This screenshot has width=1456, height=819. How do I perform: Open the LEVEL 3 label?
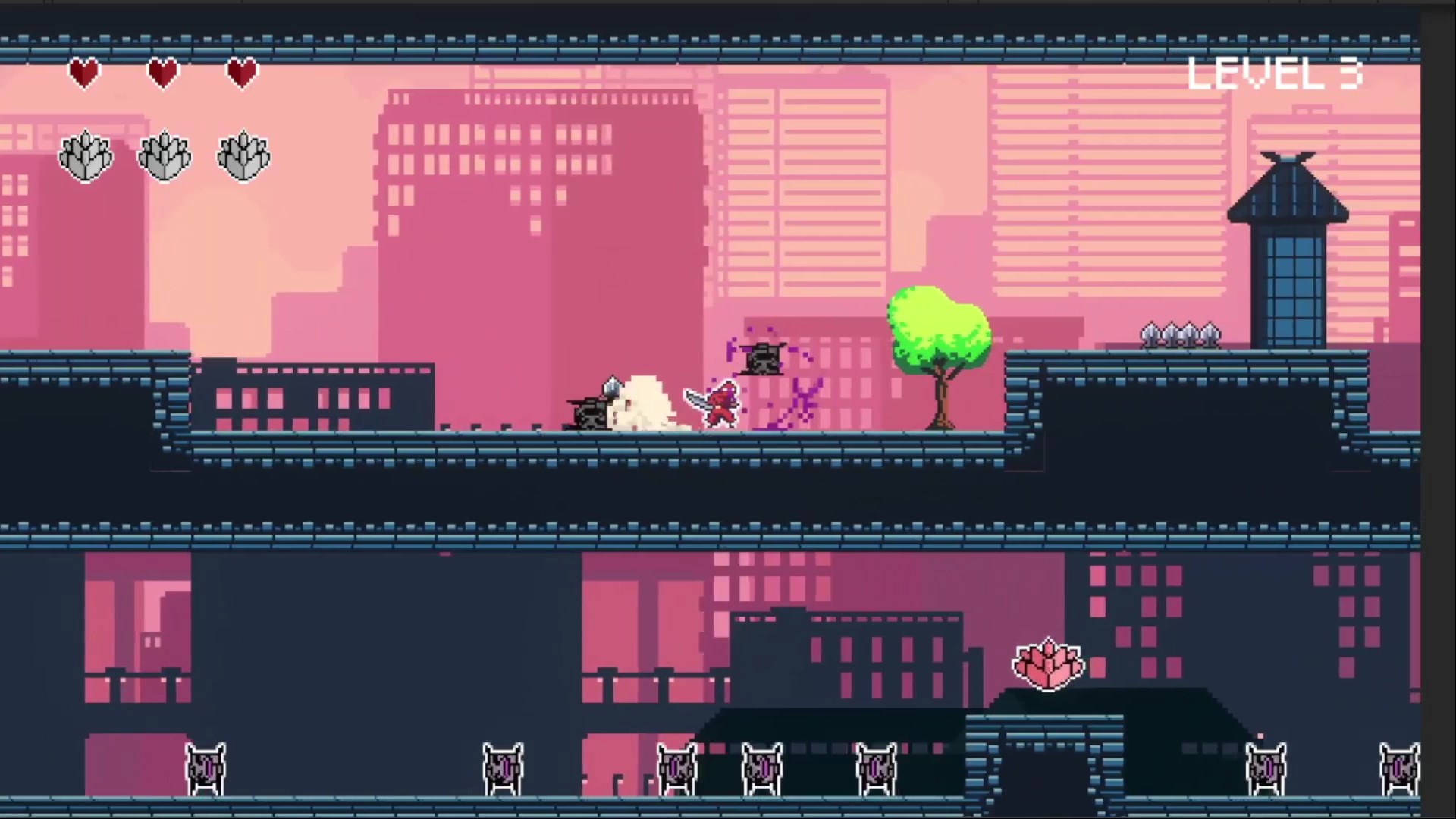pos(1274,74)
